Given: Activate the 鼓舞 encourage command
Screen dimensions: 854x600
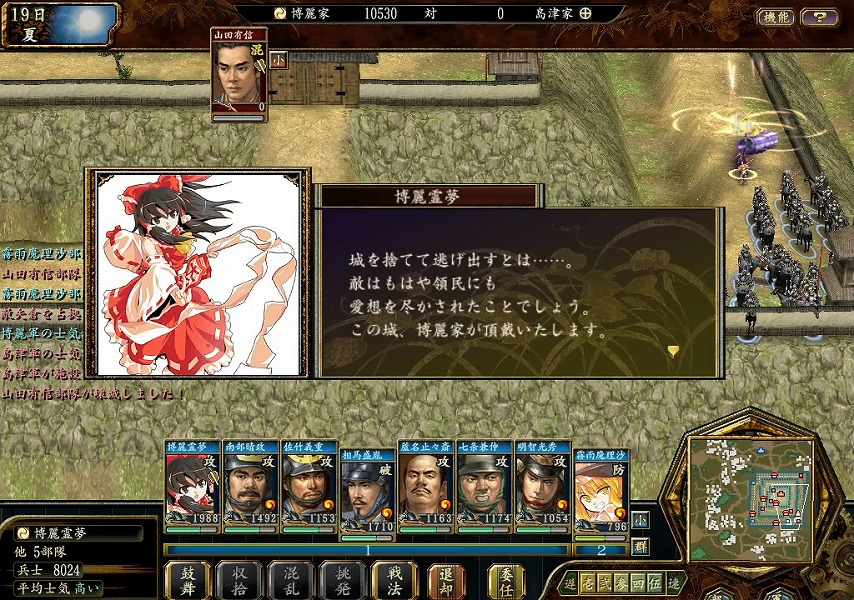Looking at the screenshot, I should [186, 580].
